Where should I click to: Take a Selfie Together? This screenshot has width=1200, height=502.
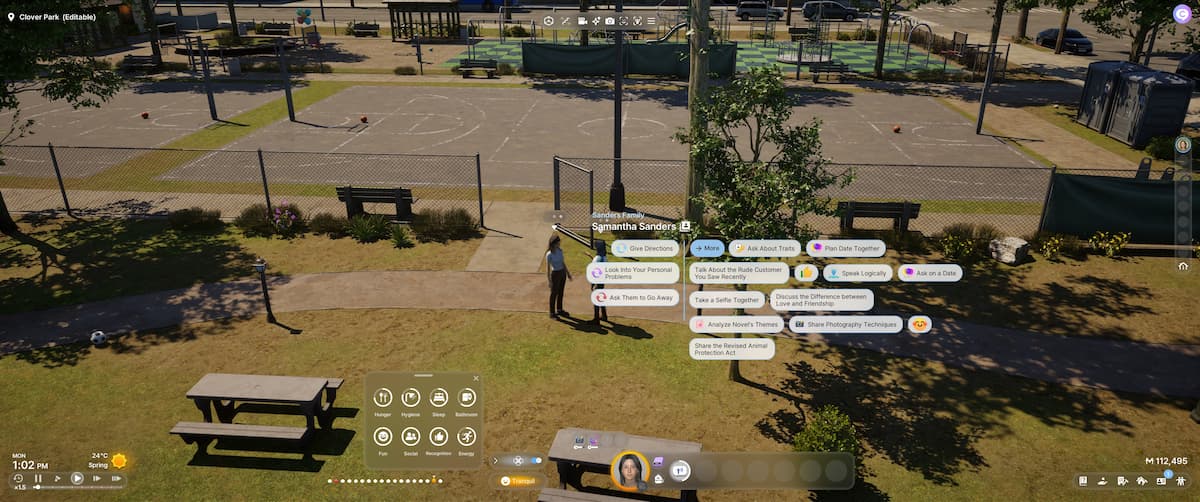point(727,299)
